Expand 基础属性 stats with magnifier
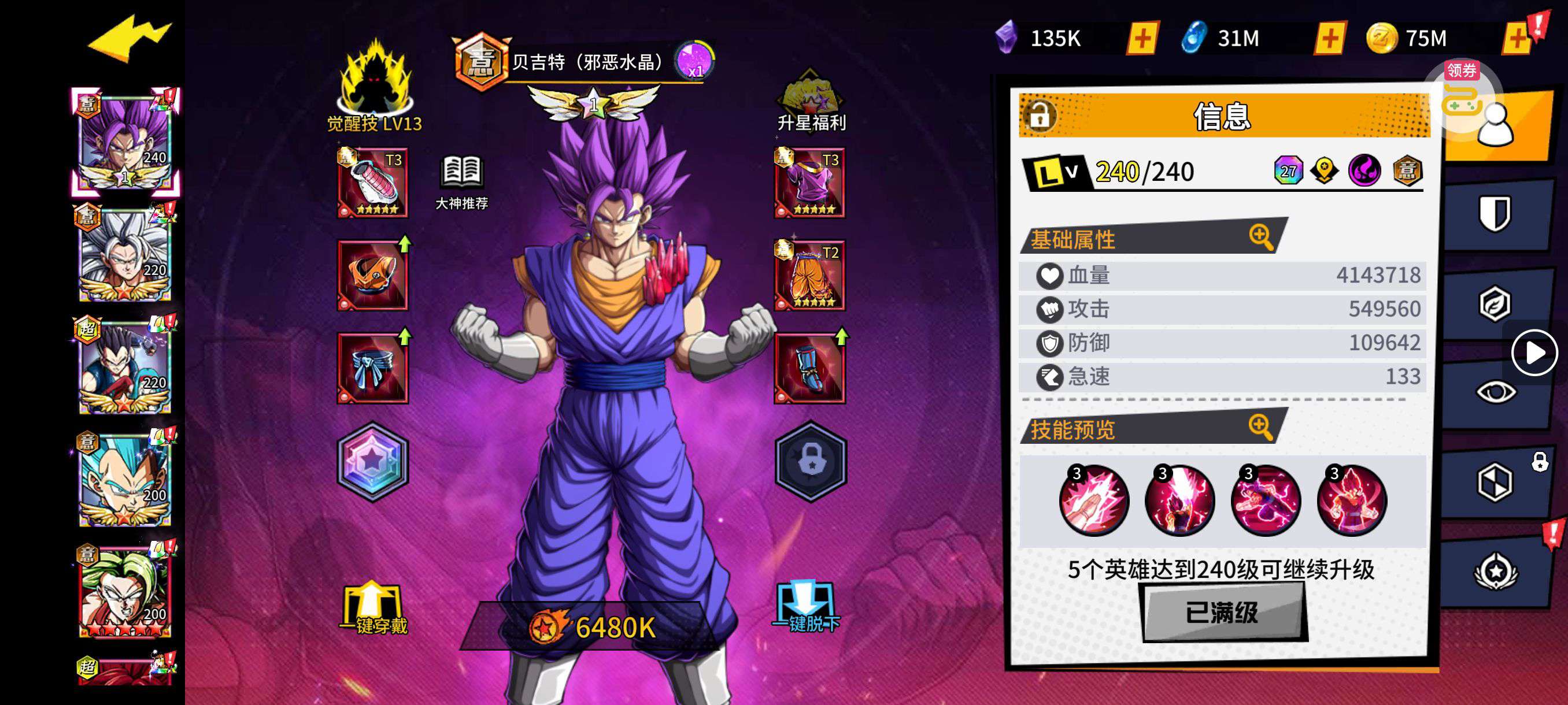Viewport: 1568px width, 705px height. click(1260, 236)
